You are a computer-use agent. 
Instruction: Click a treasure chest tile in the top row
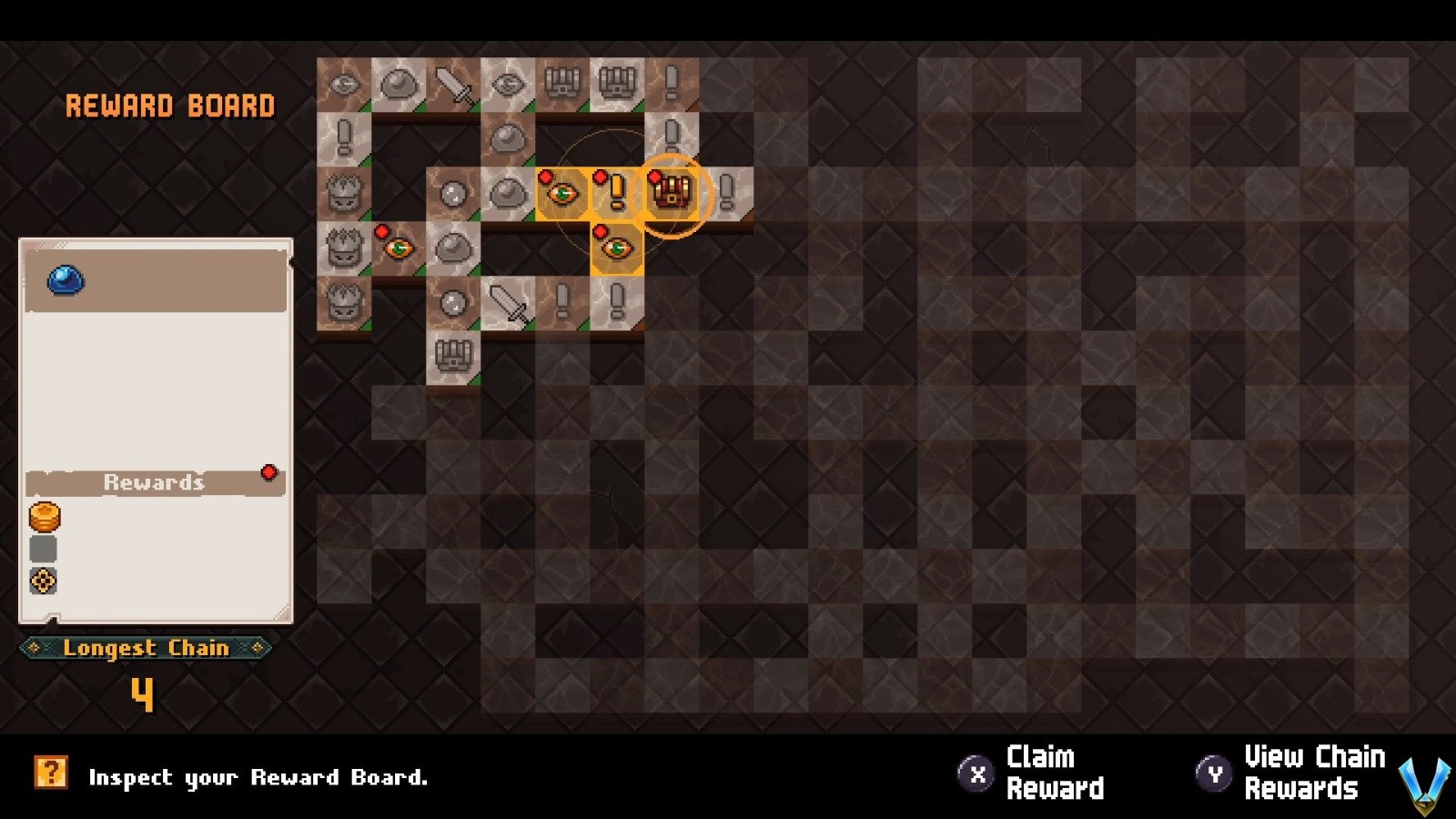coord(562,83)
